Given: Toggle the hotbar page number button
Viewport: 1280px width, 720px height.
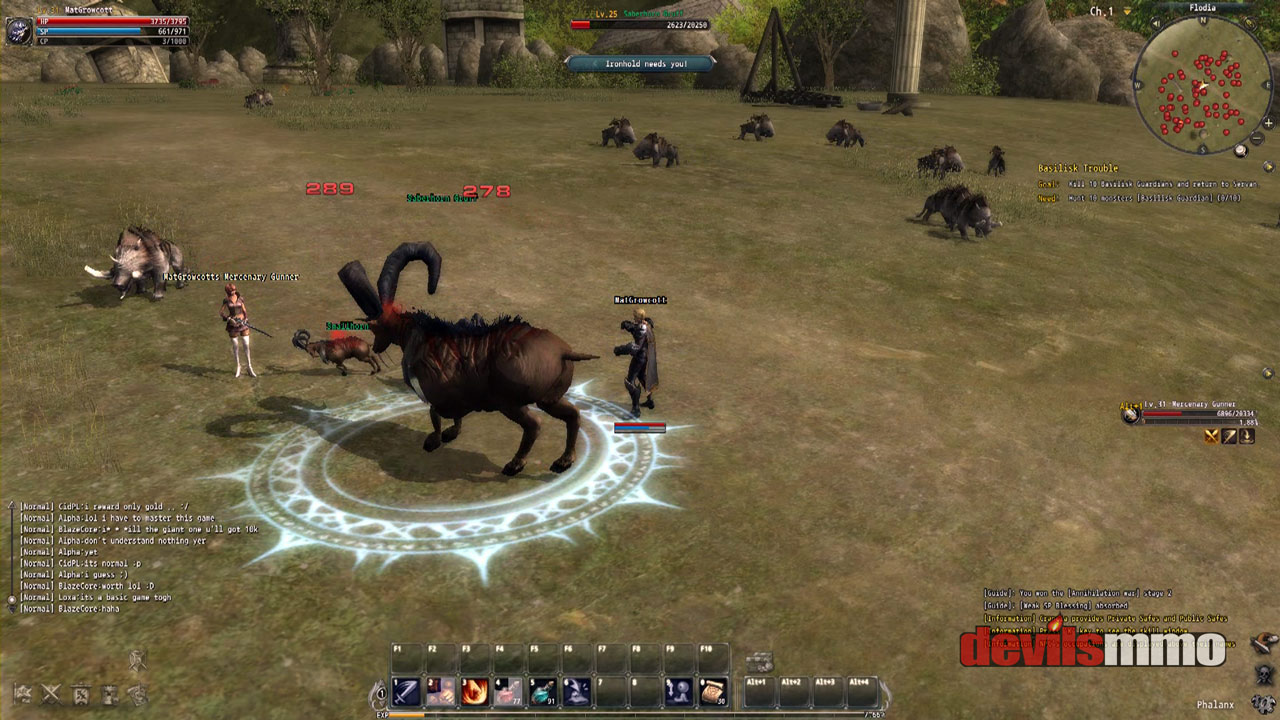Looking at the screenshot, I should coord(380,692).
